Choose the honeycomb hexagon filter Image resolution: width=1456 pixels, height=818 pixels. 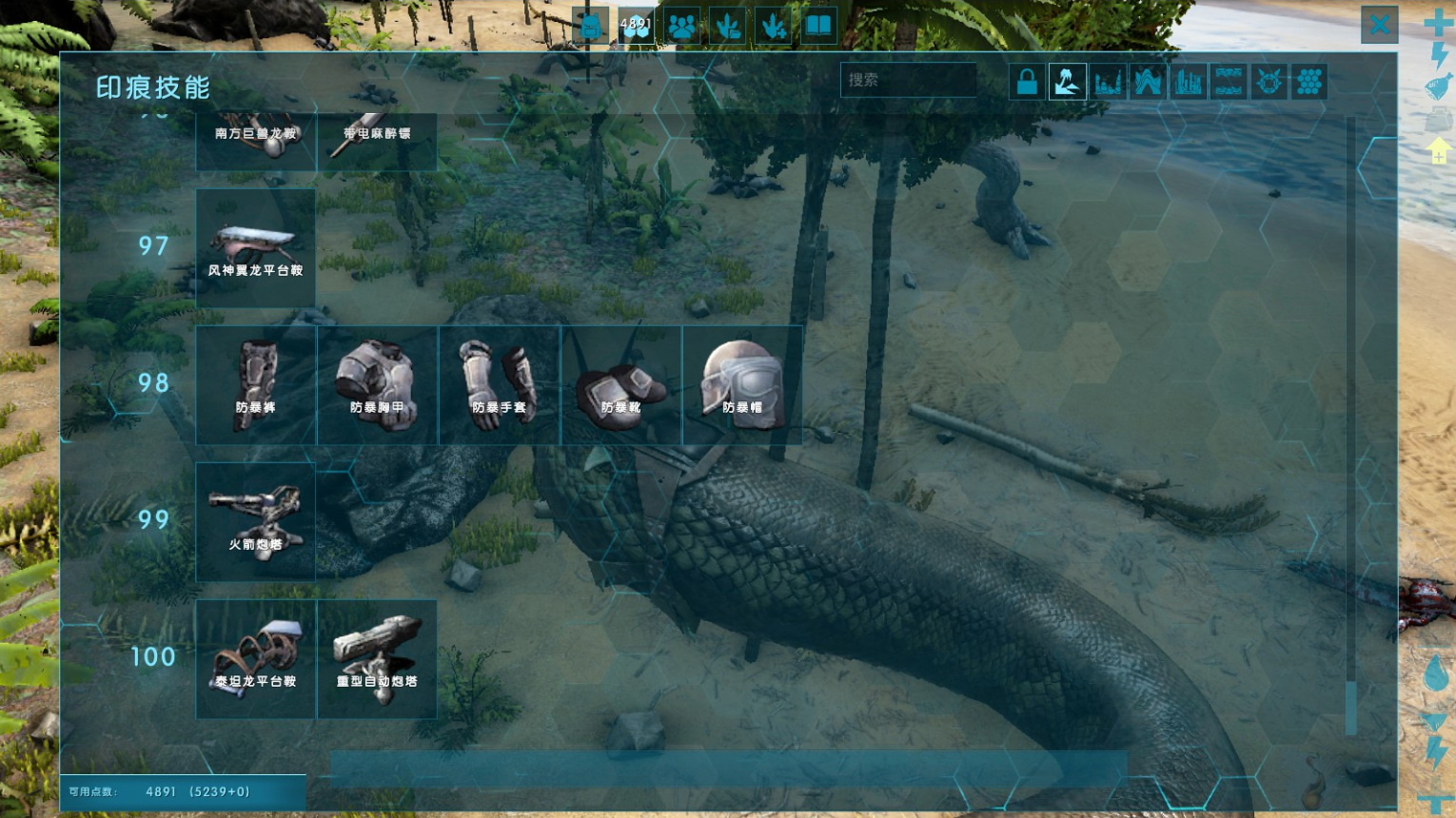(1309, 82)
